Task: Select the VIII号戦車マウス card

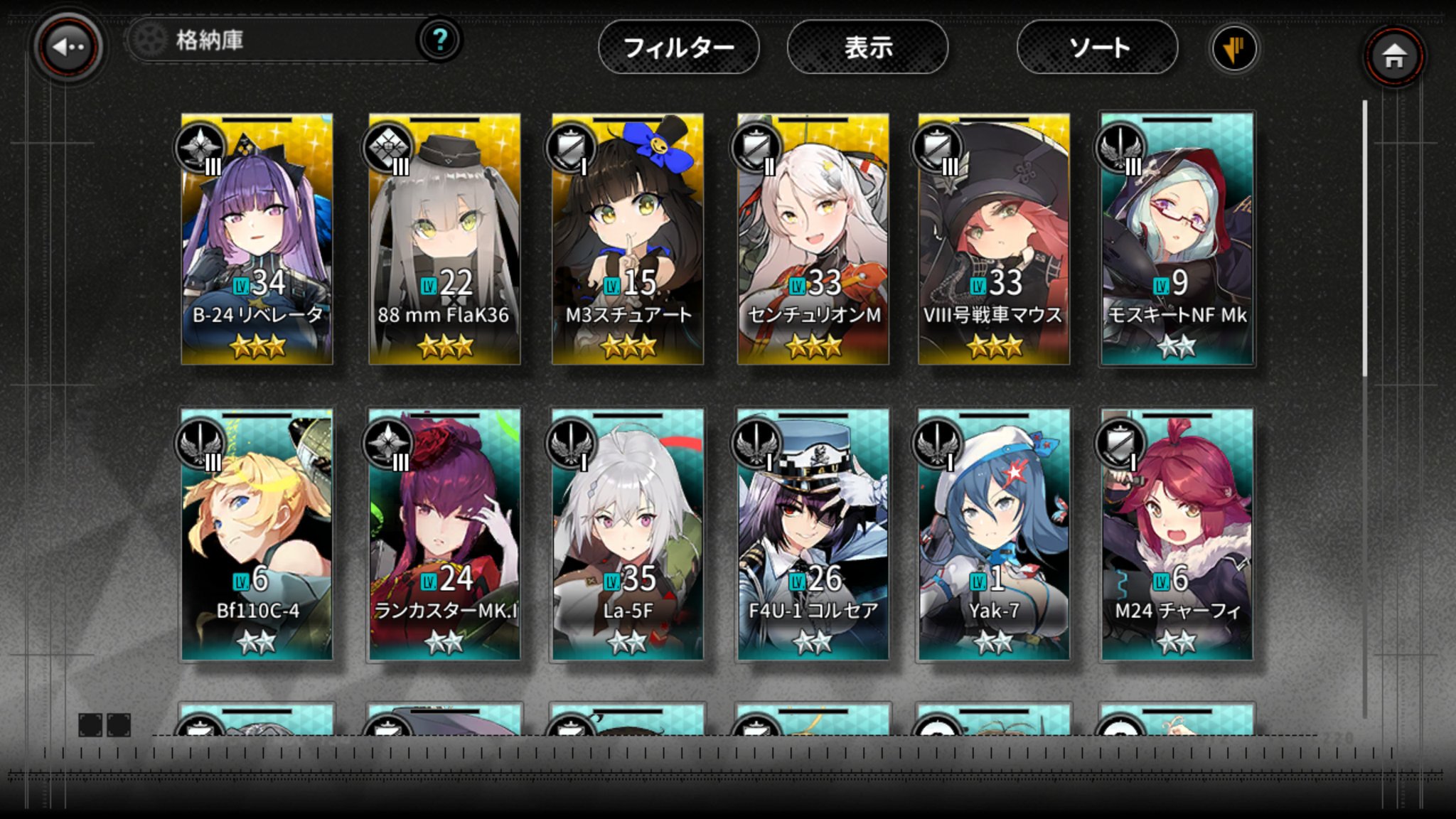Action: pos(993,239)
